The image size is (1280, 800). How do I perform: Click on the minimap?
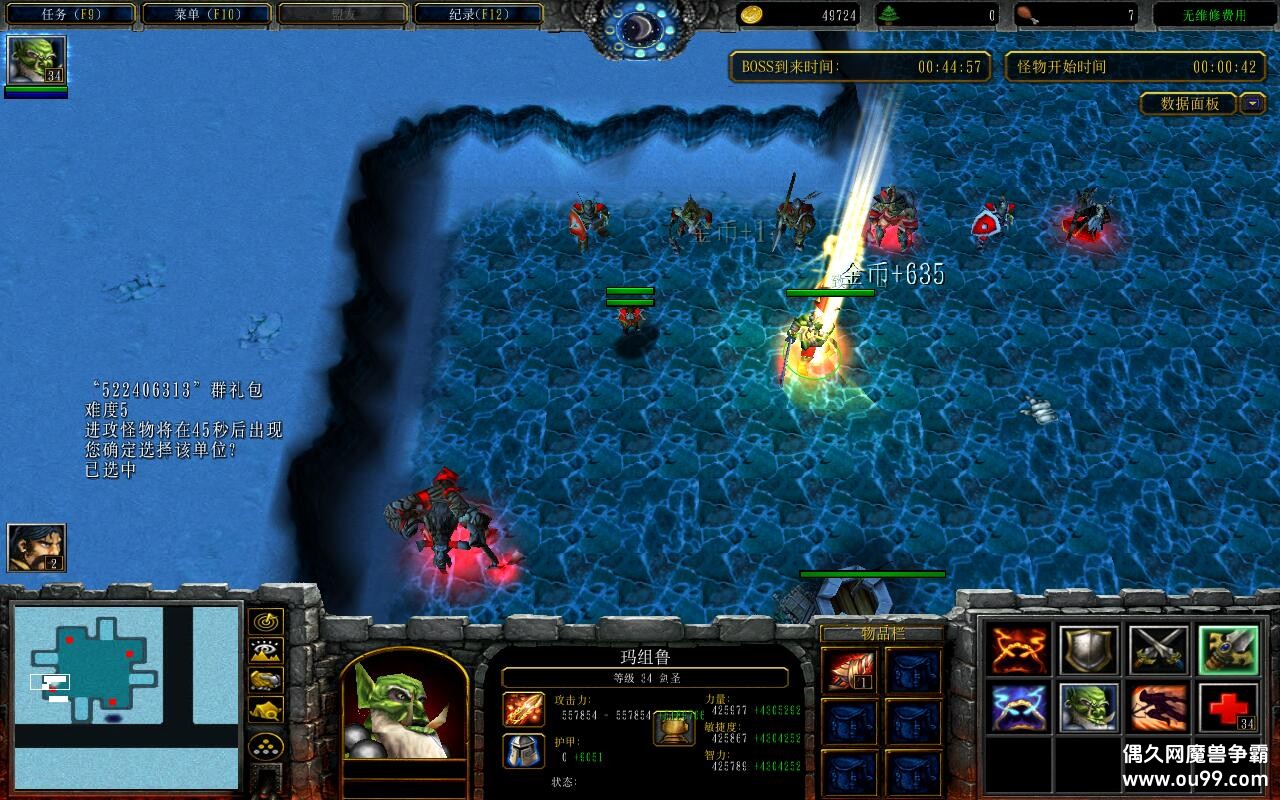pyautogui.click(x=126, y=697)
